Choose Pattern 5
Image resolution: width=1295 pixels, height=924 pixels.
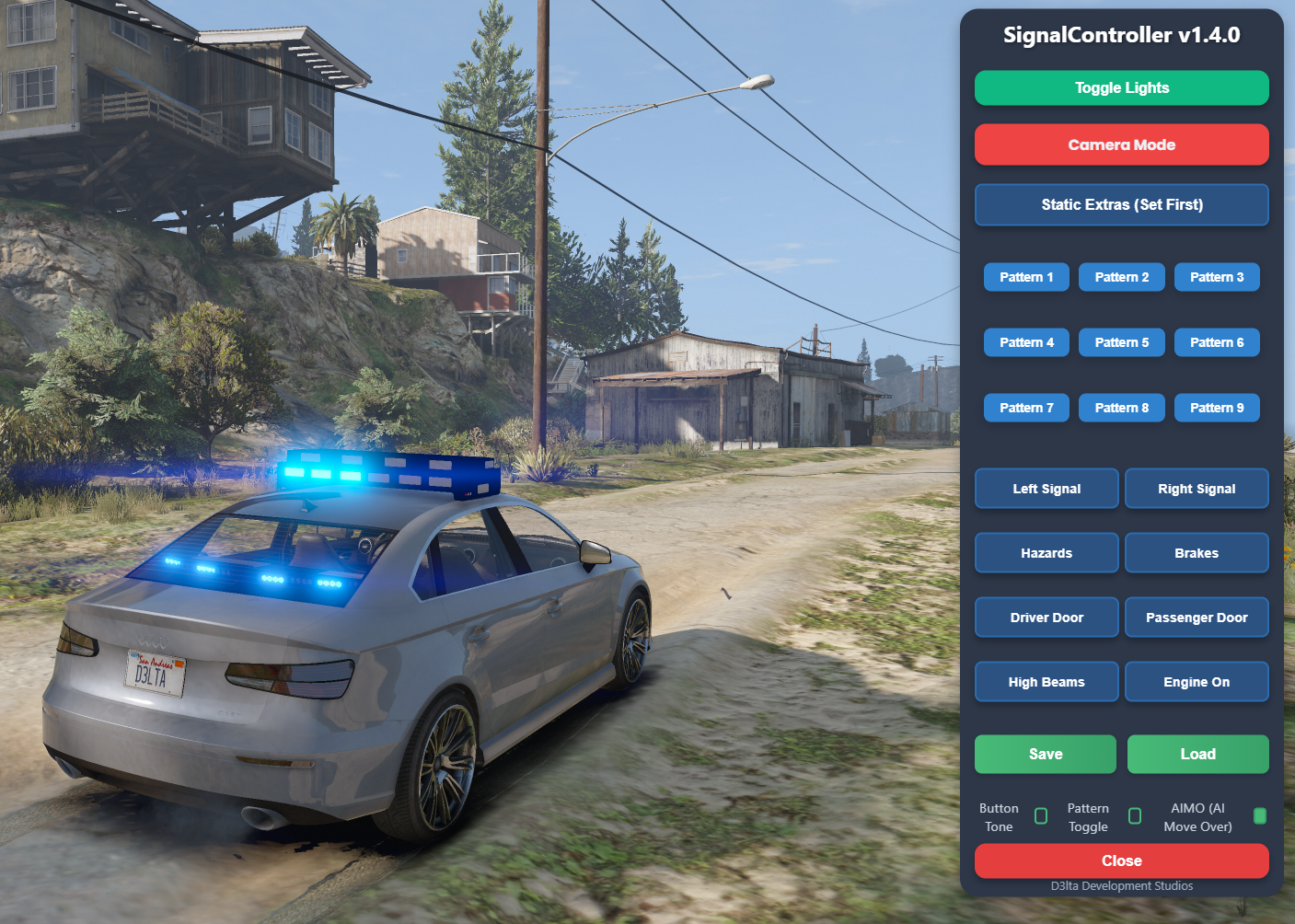click(1121, 342)
